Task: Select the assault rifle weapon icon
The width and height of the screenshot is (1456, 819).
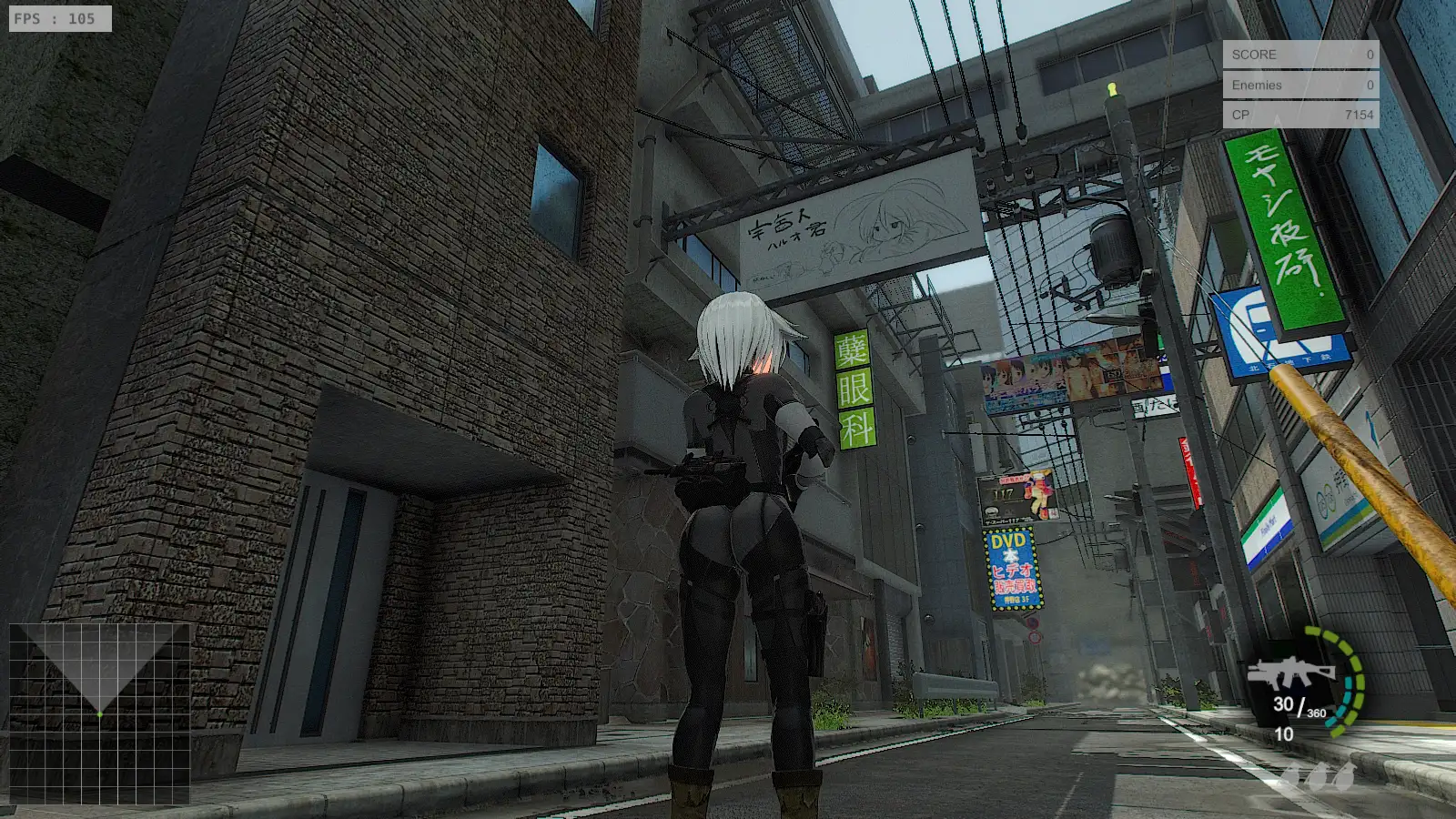Action: click(1292, 672)
